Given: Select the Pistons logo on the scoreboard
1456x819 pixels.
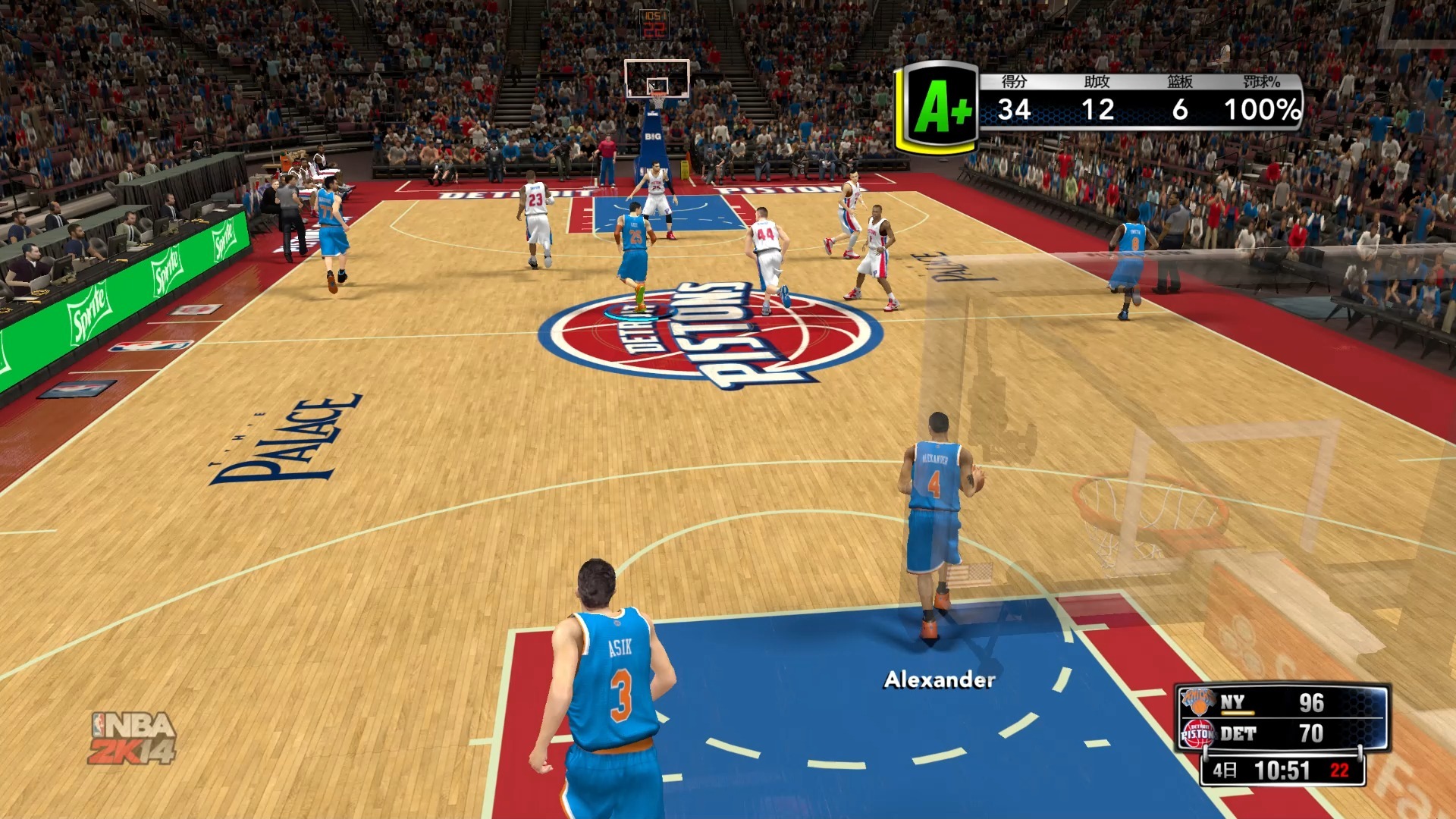Looking at the screenshot, I should coord(1200,734).
